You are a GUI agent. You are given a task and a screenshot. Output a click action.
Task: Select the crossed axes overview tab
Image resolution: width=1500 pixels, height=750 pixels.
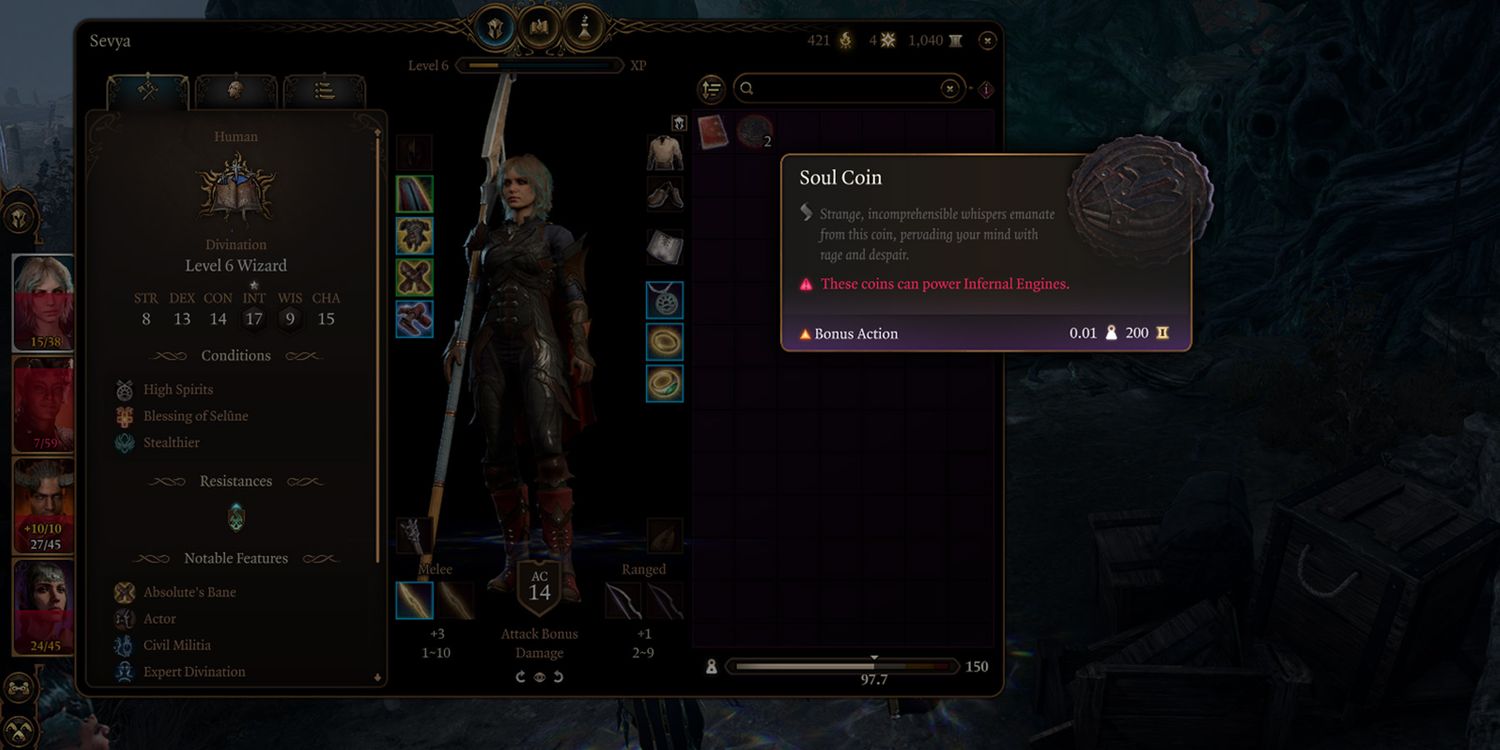(148, 91)
